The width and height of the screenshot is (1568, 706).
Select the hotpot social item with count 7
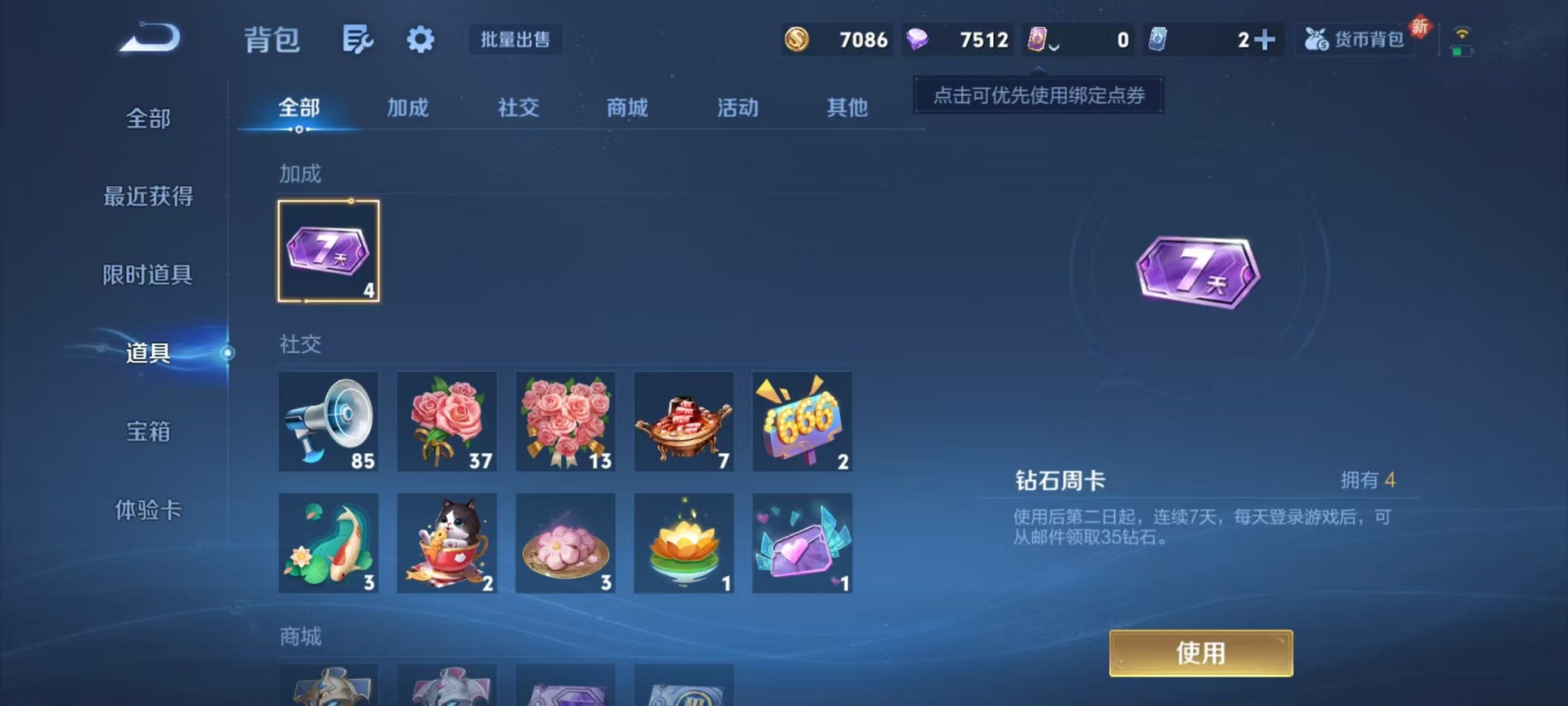pyautogui.click(x=685, y=421)
